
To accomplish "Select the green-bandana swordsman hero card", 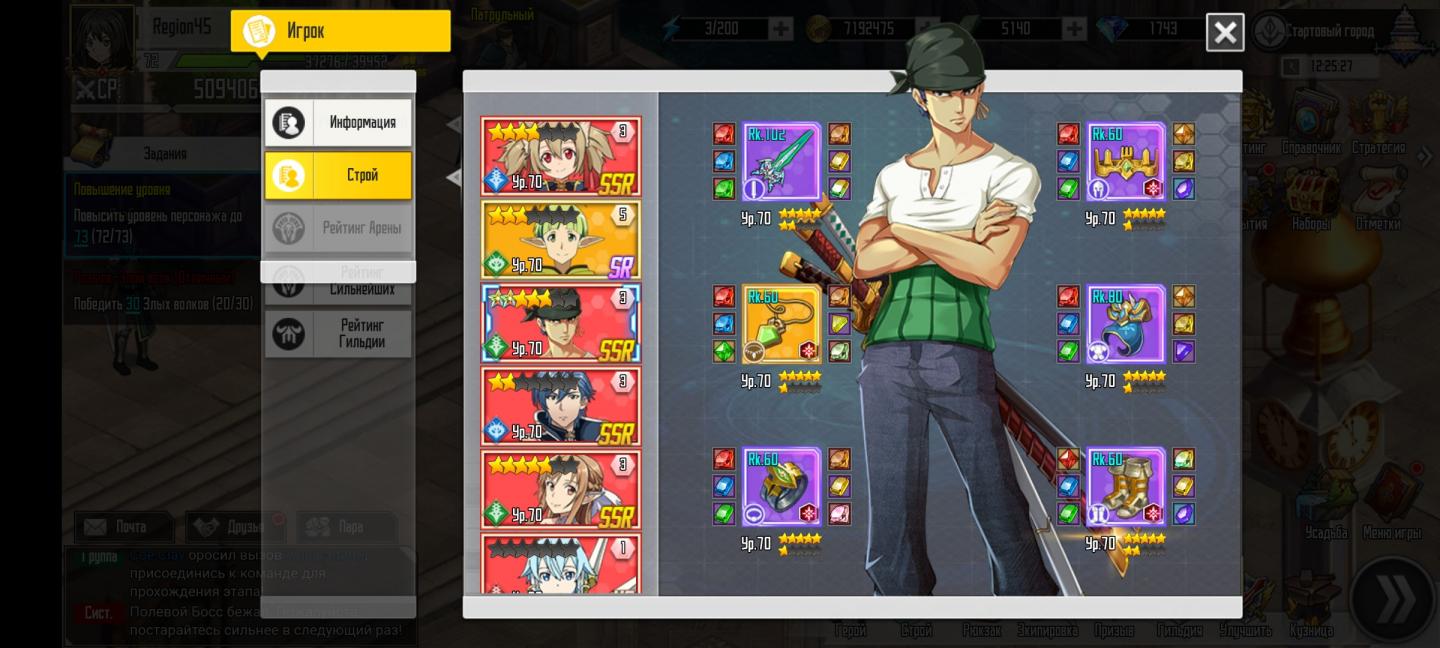I will tap(560, 323).
